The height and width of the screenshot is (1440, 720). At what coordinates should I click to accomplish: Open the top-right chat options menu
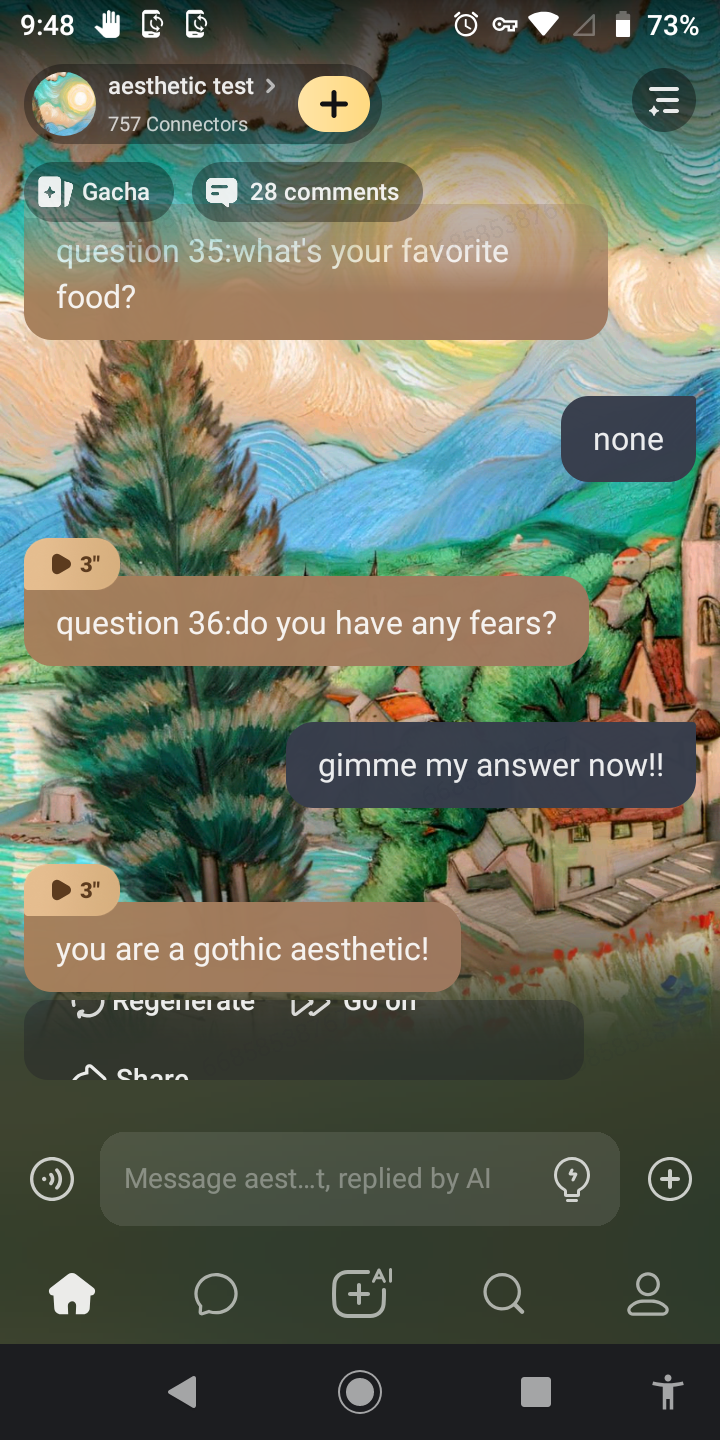point(664,101)
